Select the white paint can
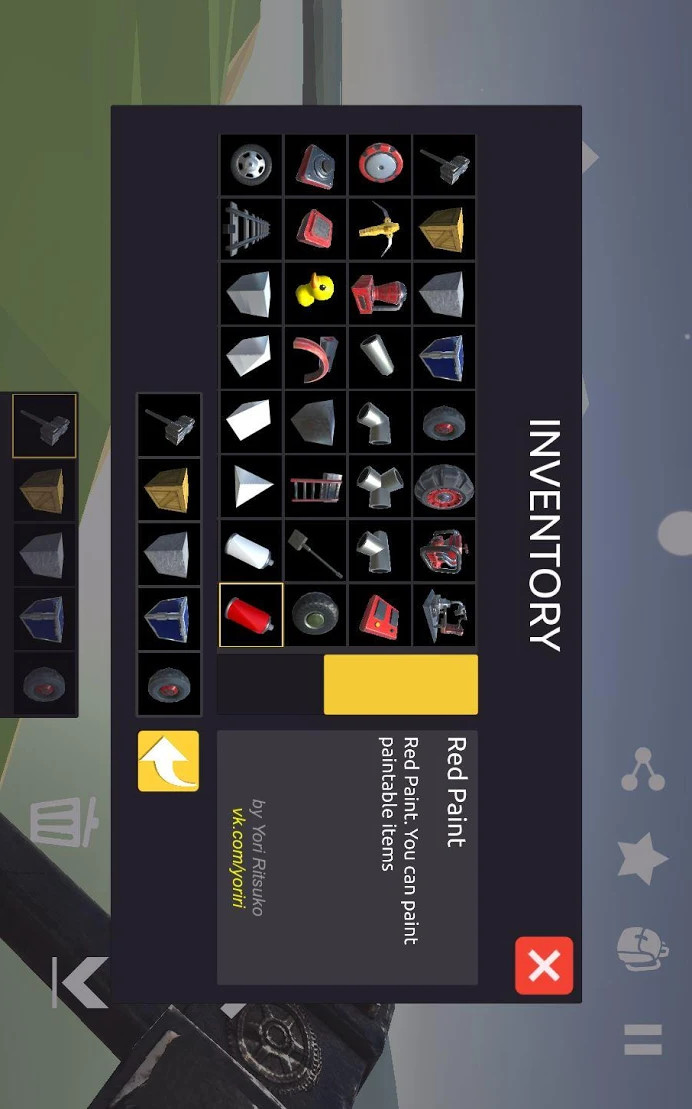This screenshot has height=1109, width=692. pos(251,551)
